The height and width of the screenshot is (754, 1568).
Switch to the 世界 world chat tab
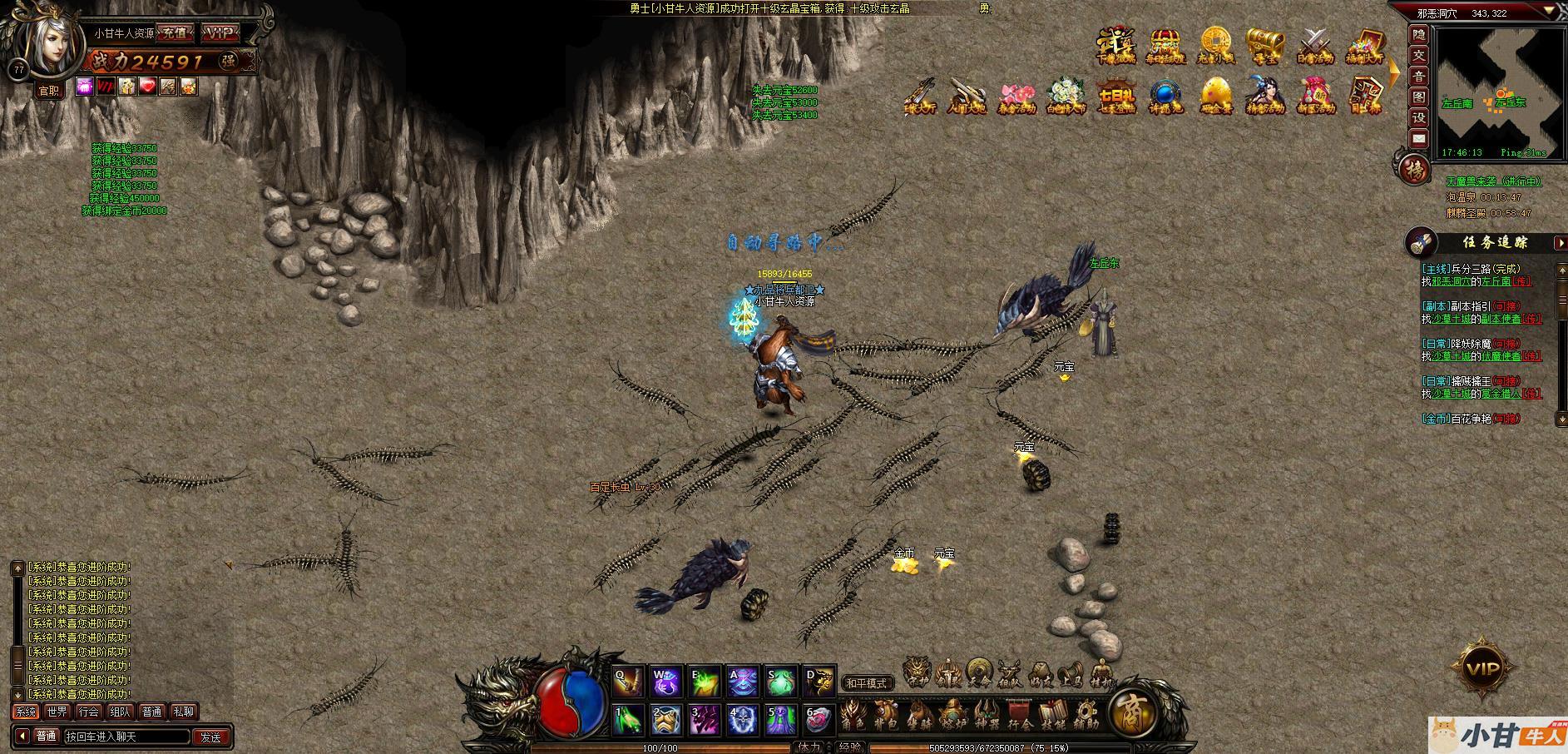pos(57,712)
